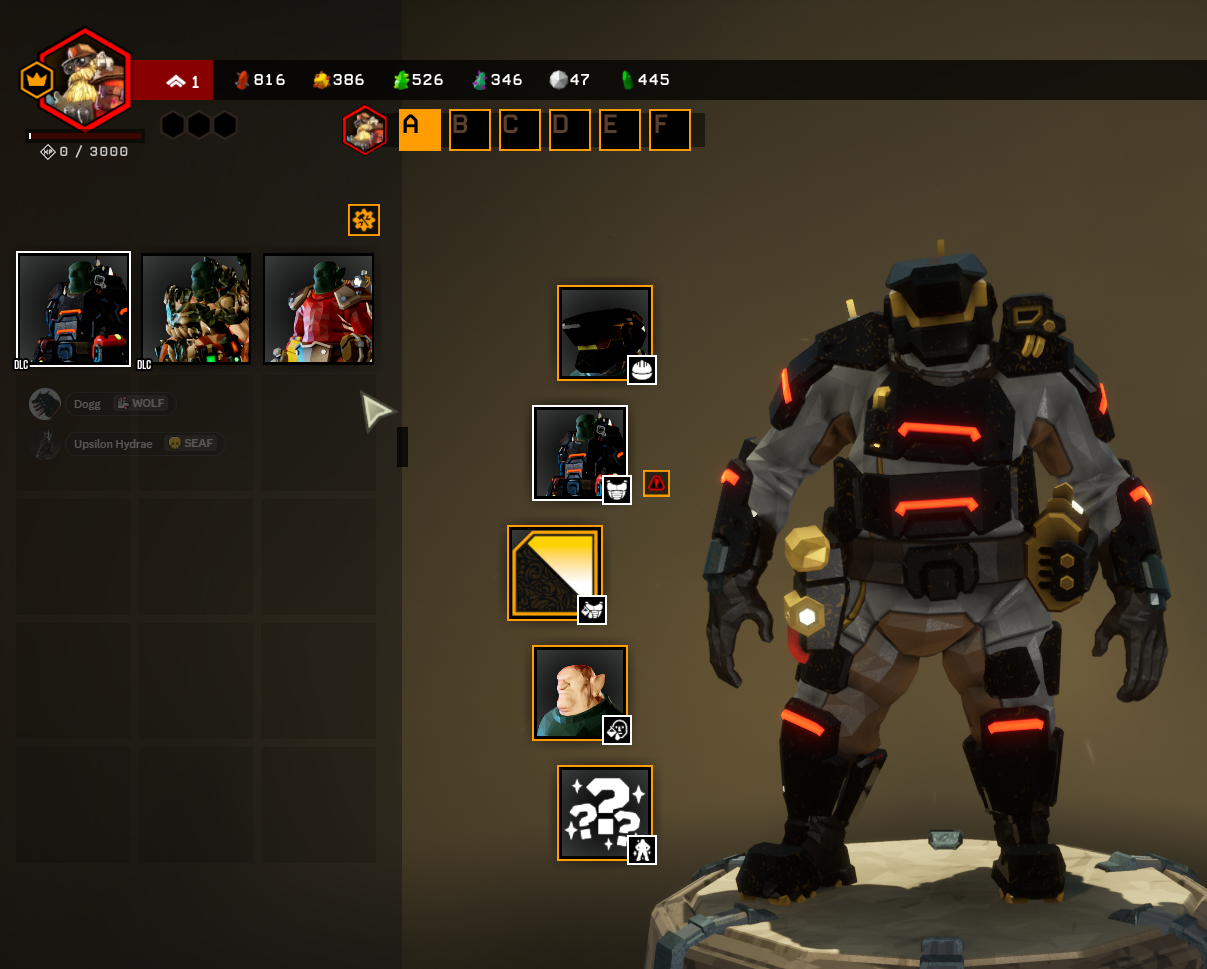
Task: Open the gold paint pattern slot
Action: pyautogui.click(x=555, y=573)
